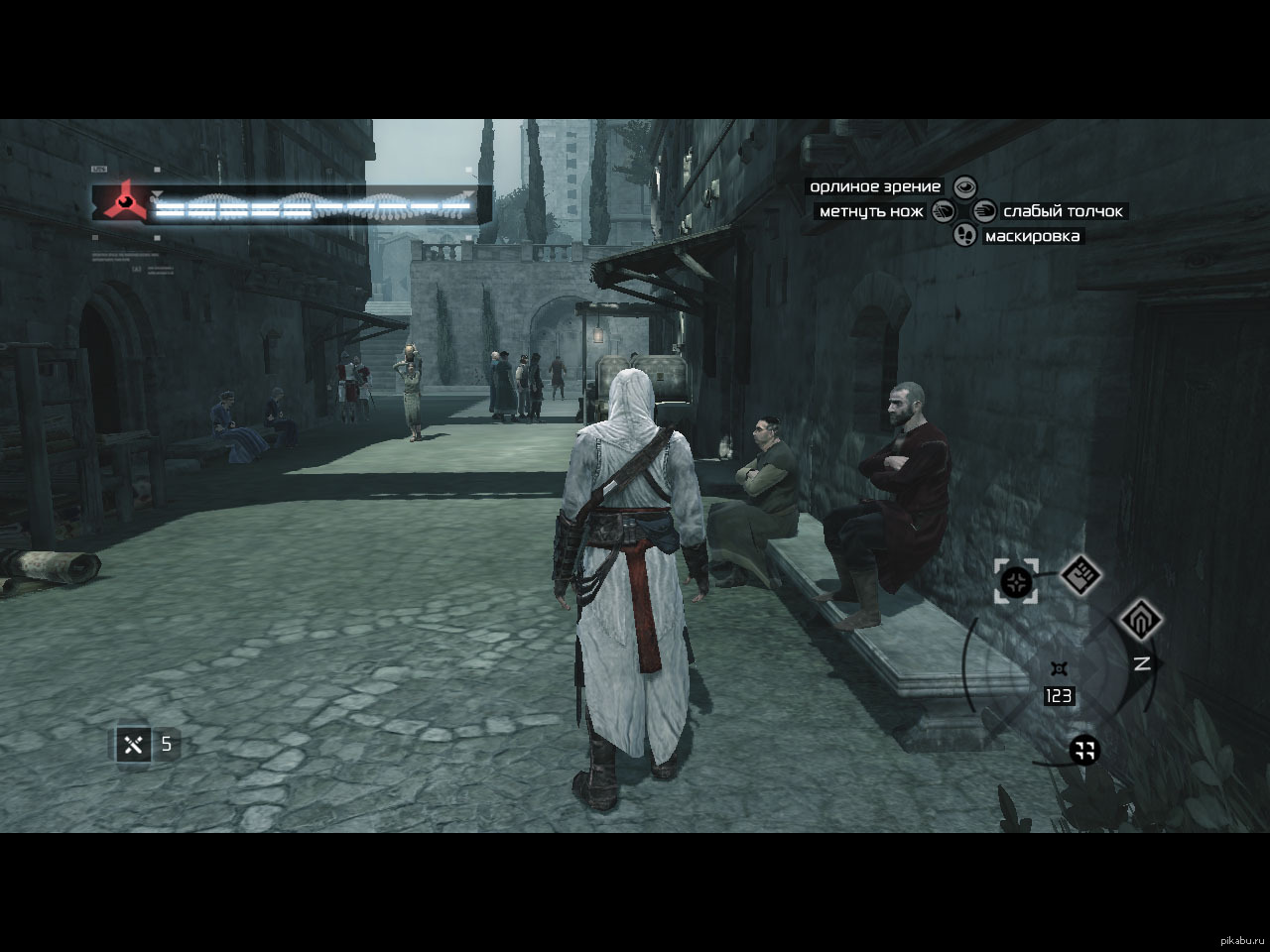The width and height of the screenshot is (1270, 952).
Task: Select the throw knife hand icon
Action: pyautogui.click(x=943, y=211)
